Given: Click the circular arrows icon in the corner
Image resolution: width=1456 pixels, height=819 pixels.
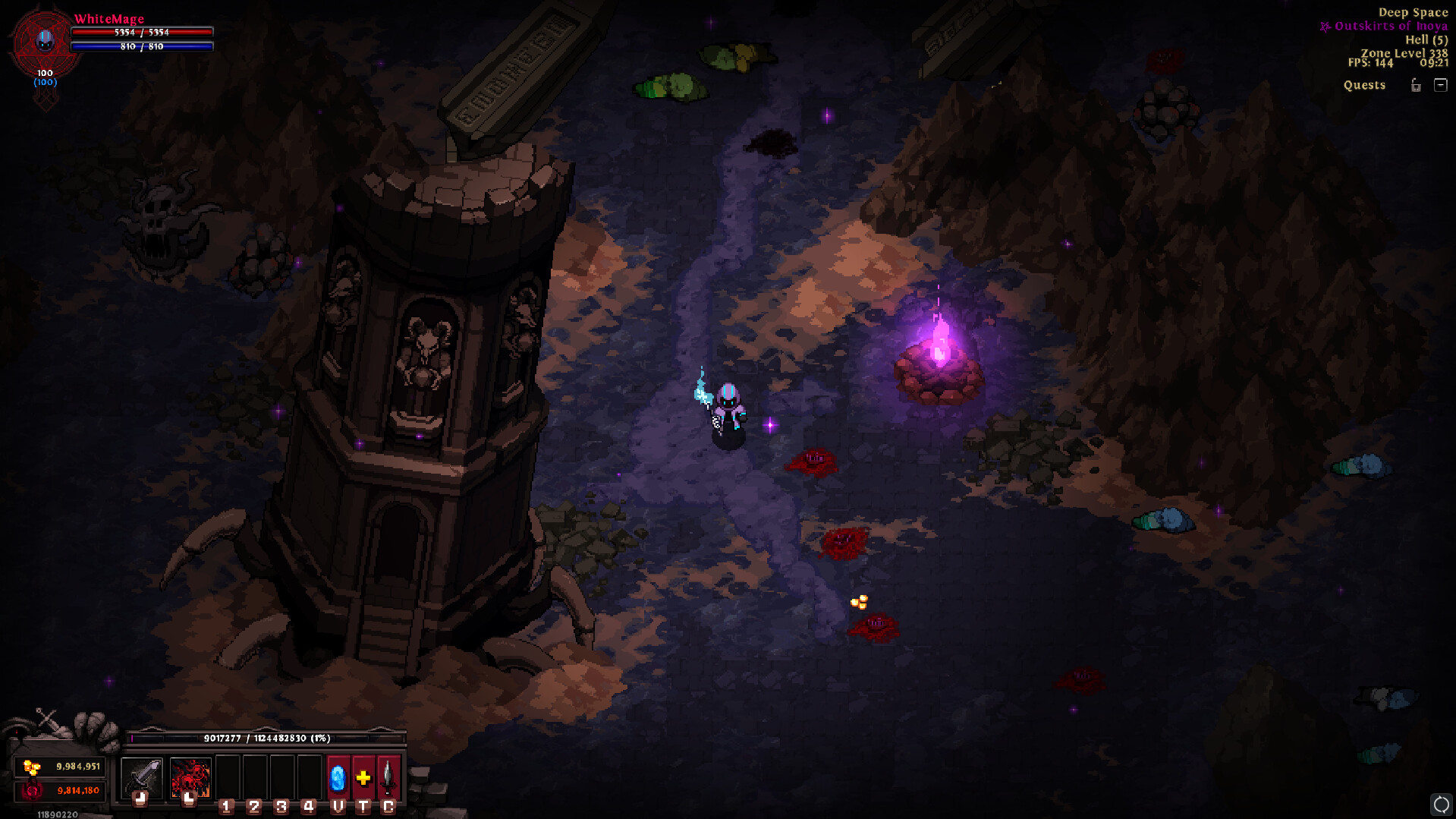Looking at the screenshot, I should (1441, 804).
